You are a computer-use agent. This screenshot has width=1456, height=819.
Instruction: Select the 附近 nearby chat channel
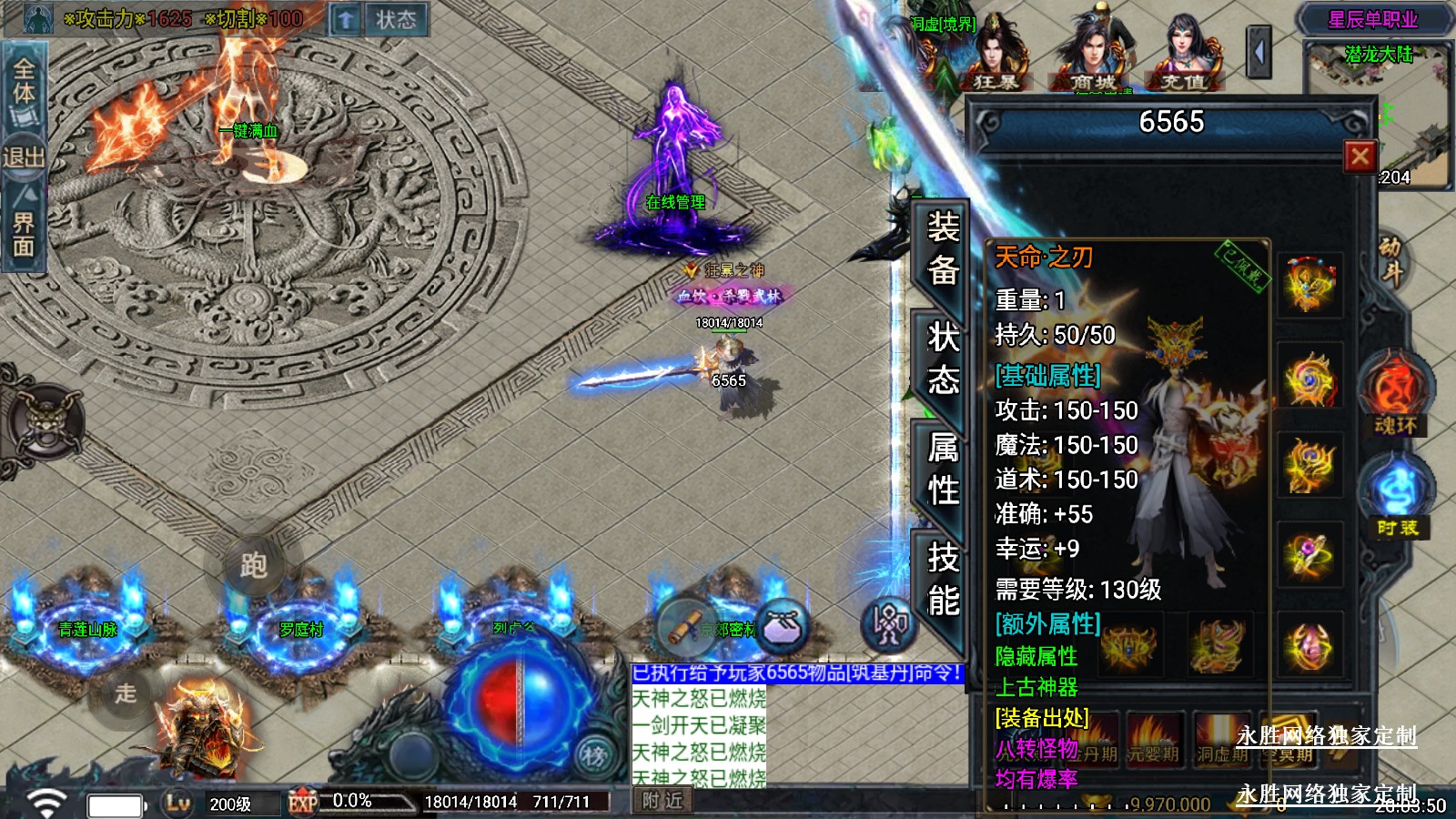[x=662, y=801]
